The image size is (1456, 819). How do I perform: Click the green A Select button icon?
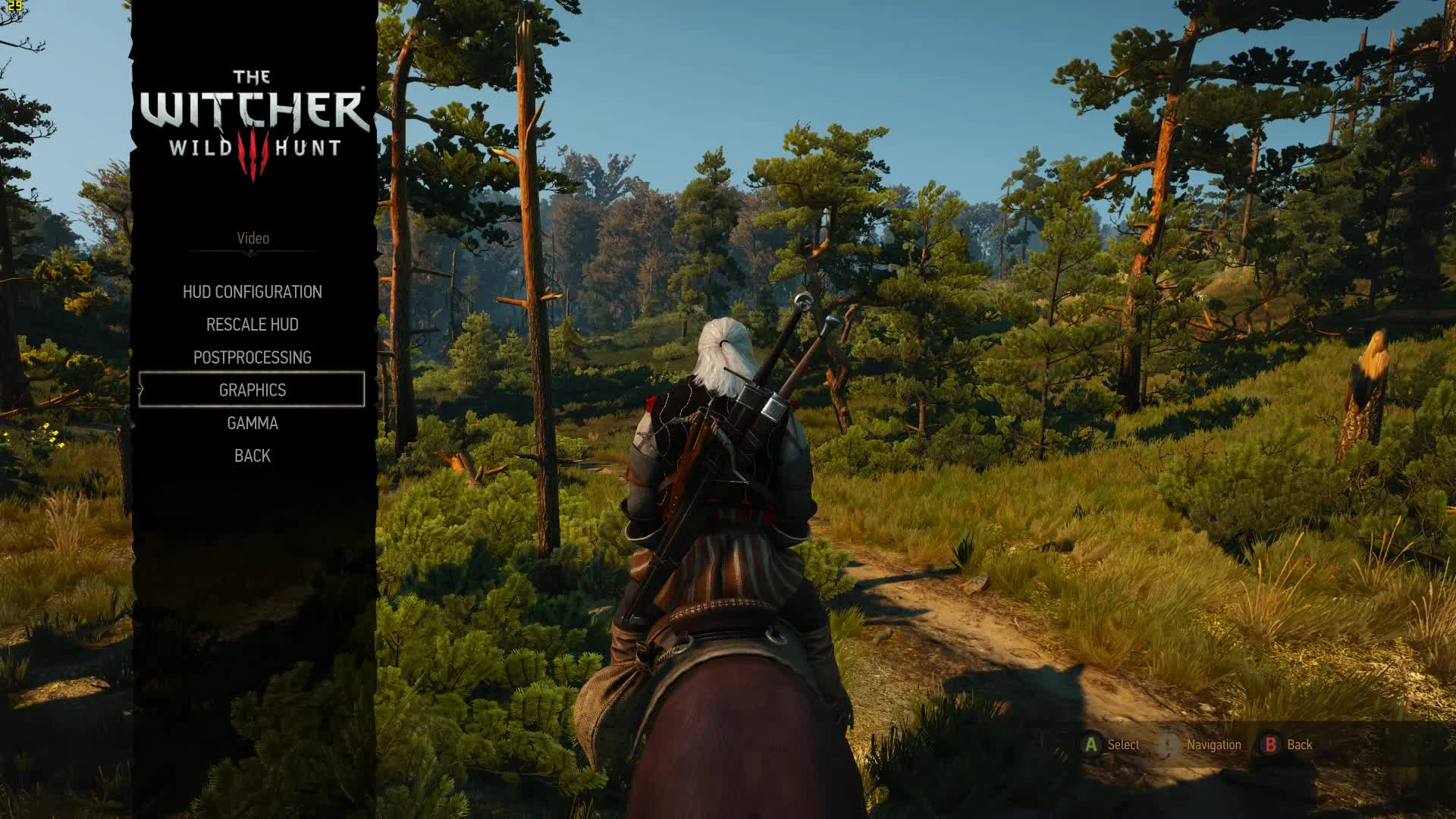click(x=1090, y=744)
